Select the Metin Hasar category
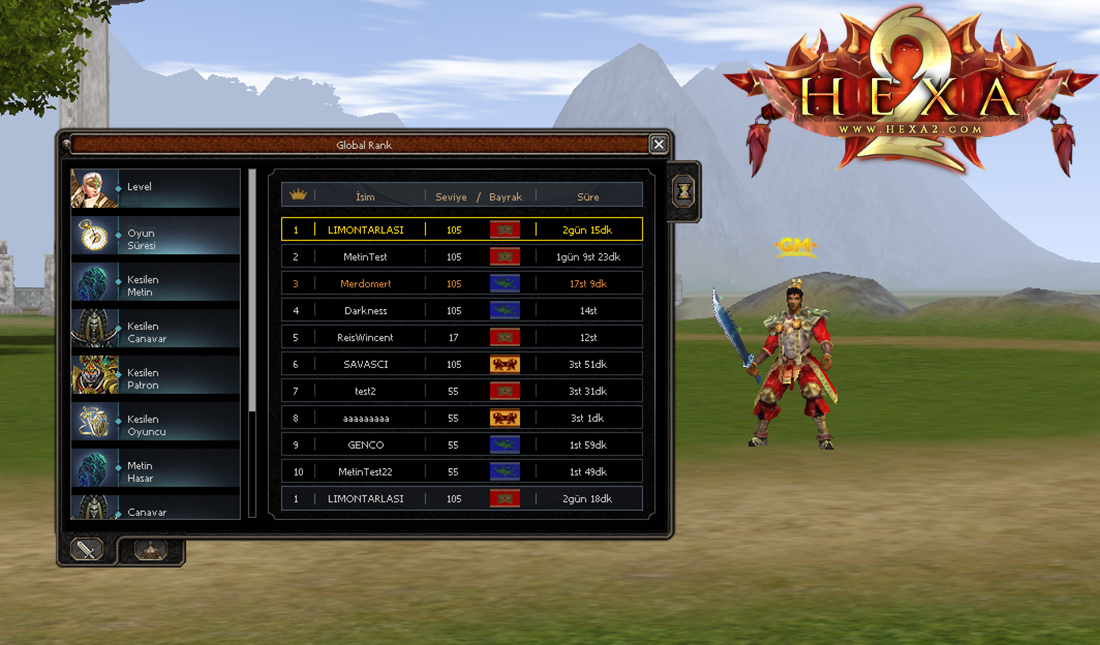 [155, 472]
